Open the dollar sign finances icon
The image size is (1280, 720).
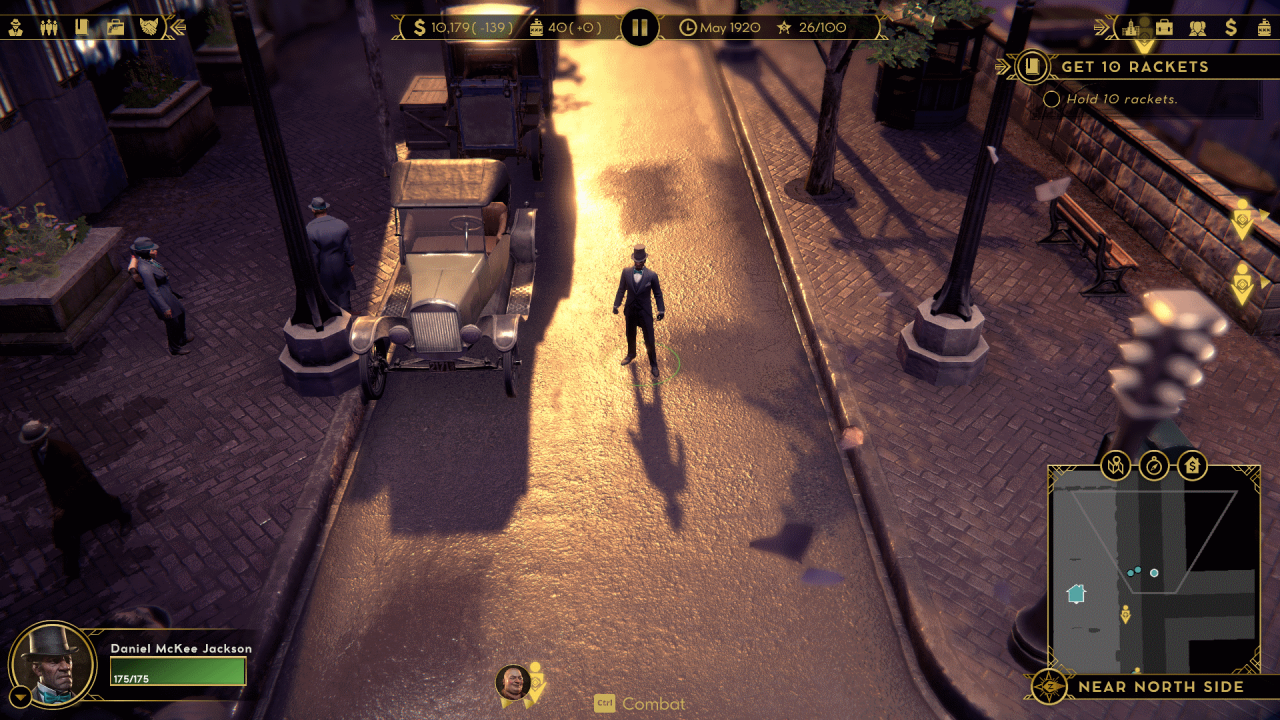click(1231, 27)
